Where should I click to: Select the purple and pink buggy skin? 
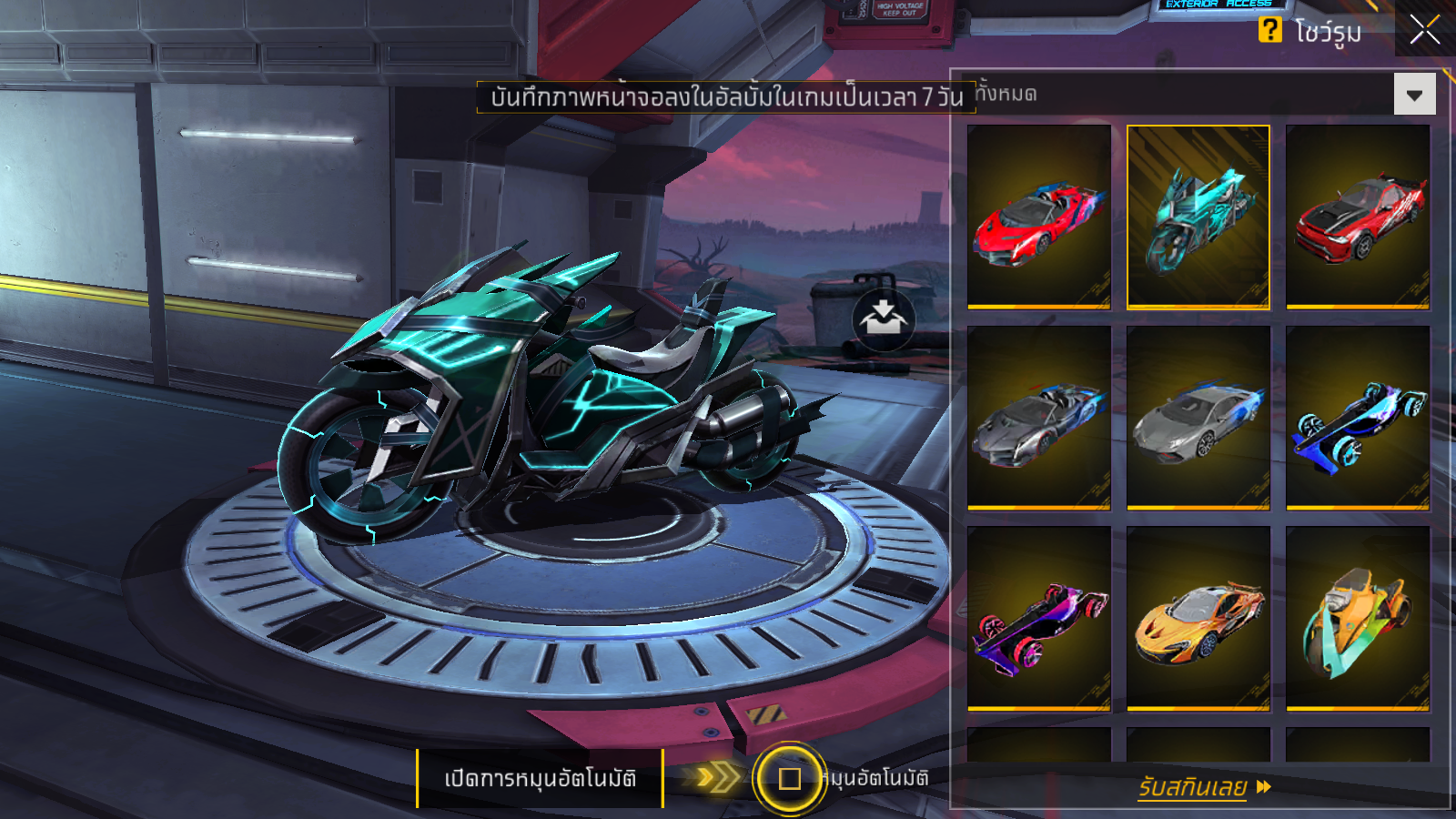point(1039,617)
